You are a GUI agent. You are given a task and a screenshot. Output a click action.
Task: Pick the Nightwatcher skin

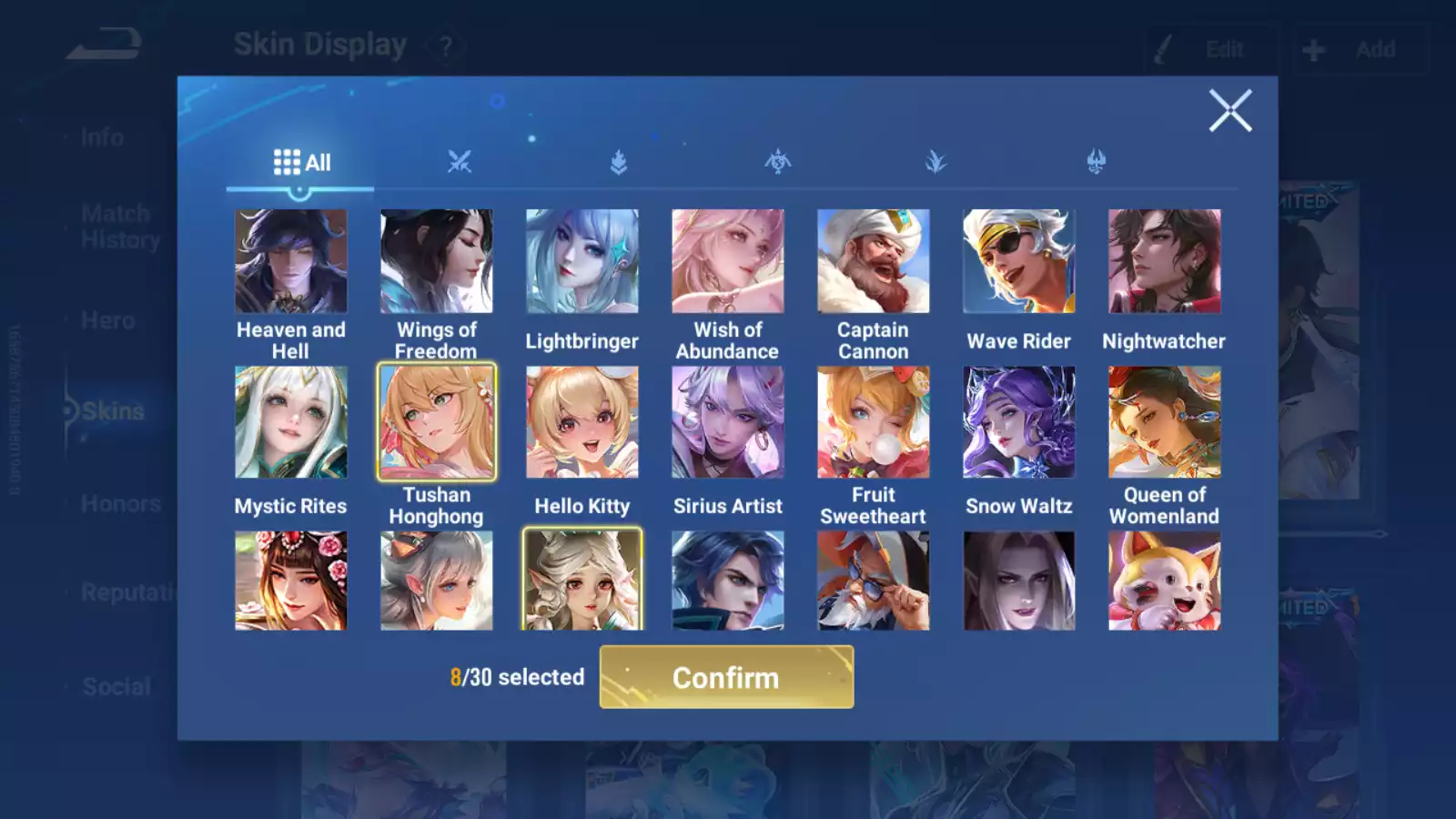pos(1164,262)
